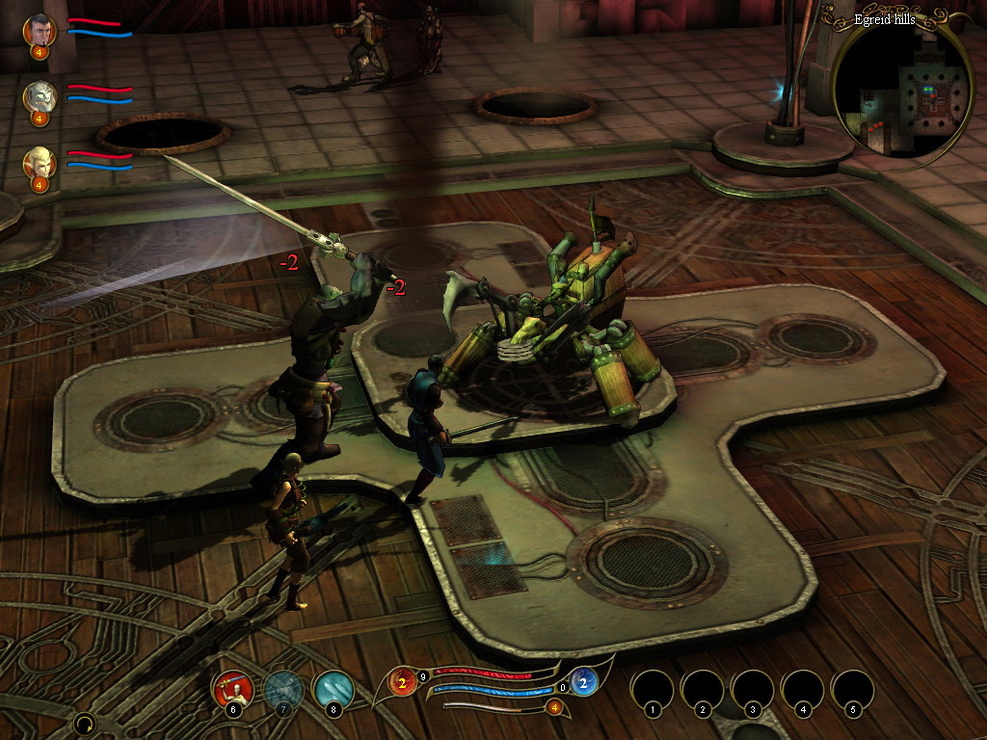Select the dark-haired human party portrait
The height and width of the screenshot is (740, 987).
click(x=39, y=30)
